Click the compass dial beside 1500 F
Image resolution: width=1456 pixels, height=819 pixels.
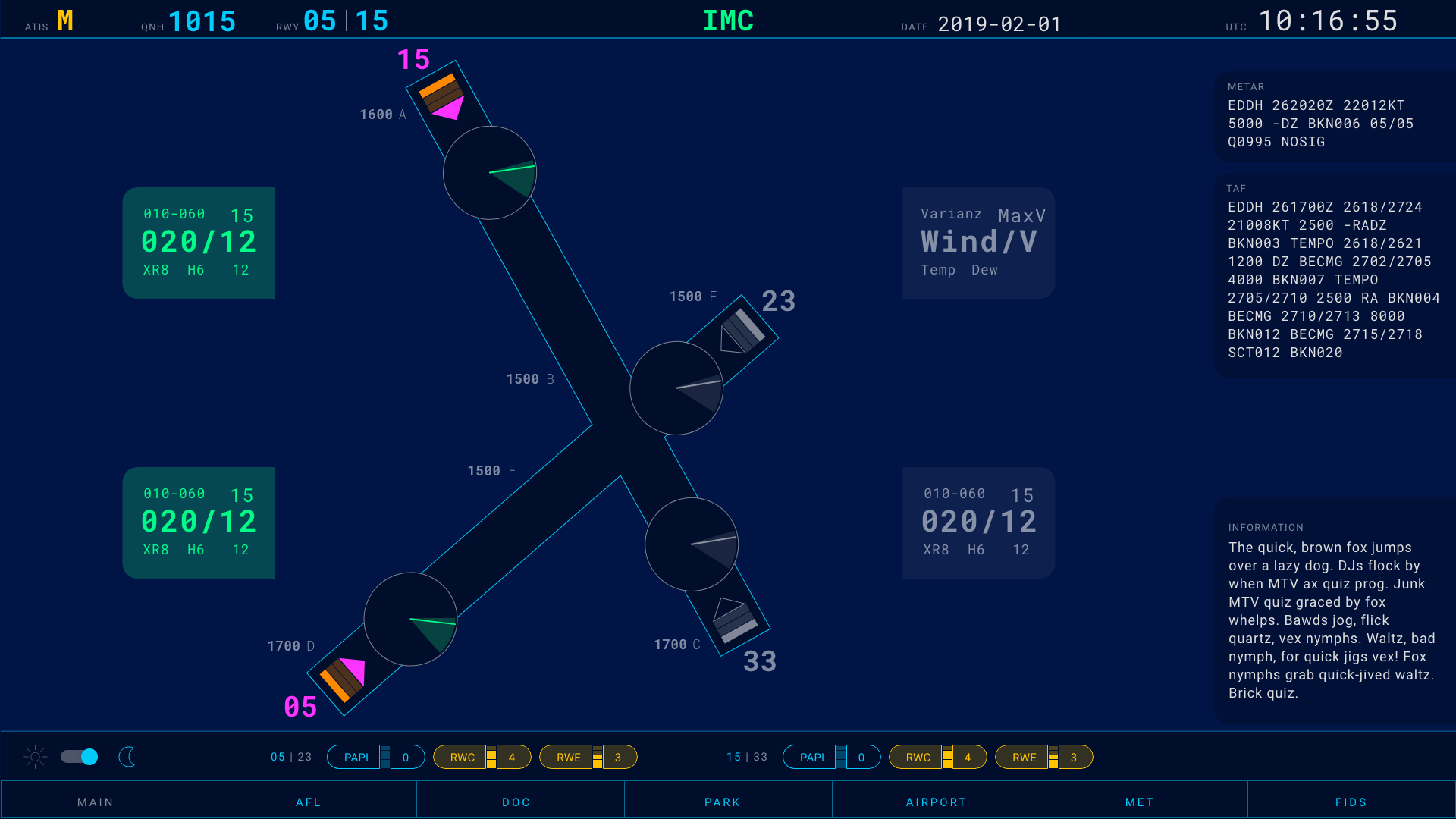(x=676, y=388)
